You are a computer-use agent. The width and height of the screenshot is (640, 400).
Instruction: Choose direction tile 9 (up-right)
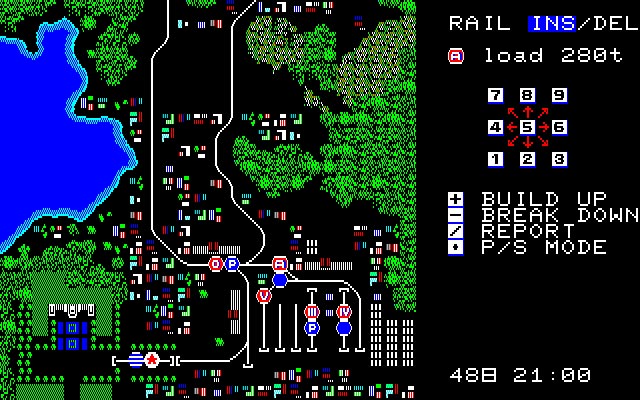tap(559, 95)
